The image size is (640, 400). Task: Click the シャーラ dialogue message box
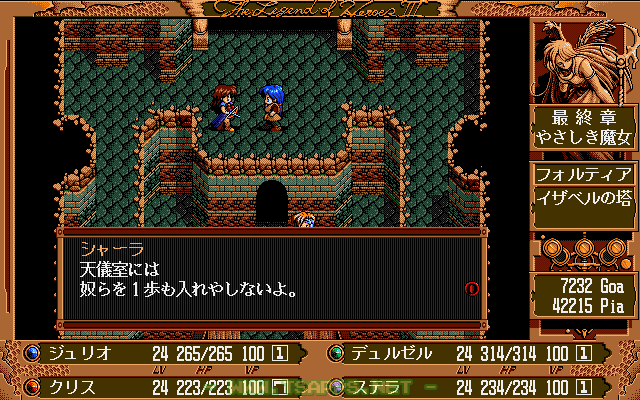click(270, 280)
